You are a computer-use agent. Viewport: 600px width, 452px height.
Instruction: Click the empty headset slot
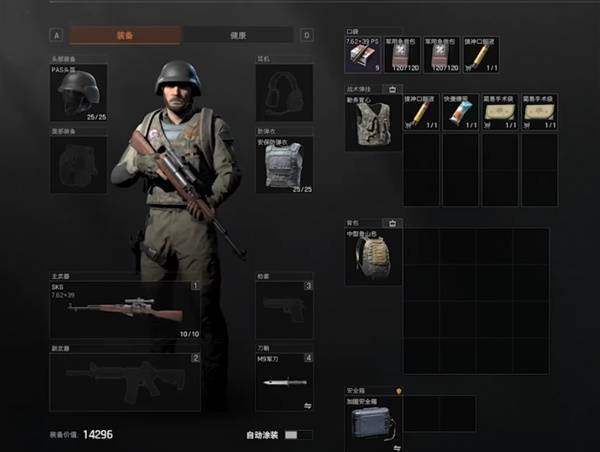(284, 93)
